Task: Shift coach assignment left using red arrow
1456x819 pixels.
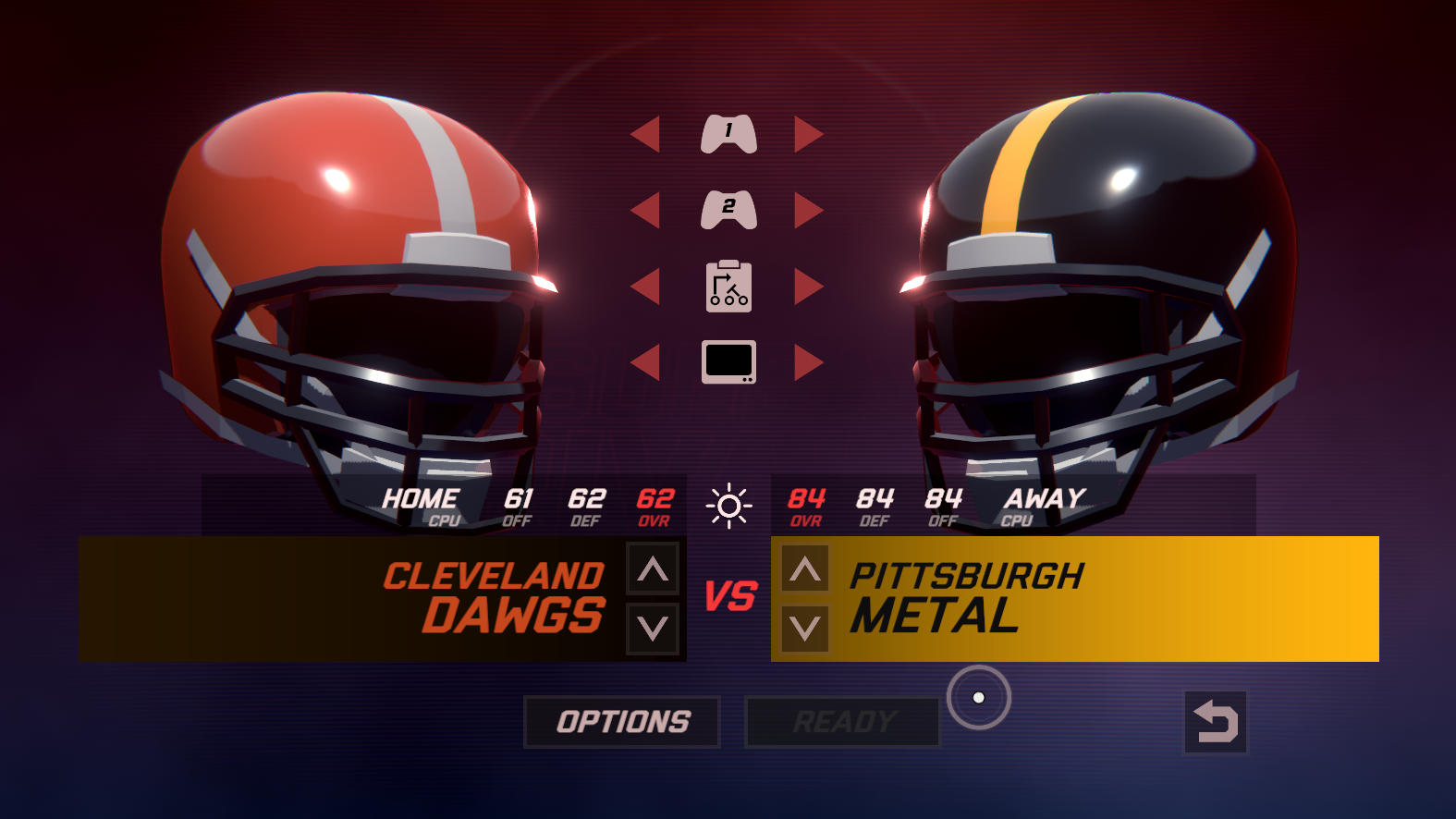Action: (647, 287)
